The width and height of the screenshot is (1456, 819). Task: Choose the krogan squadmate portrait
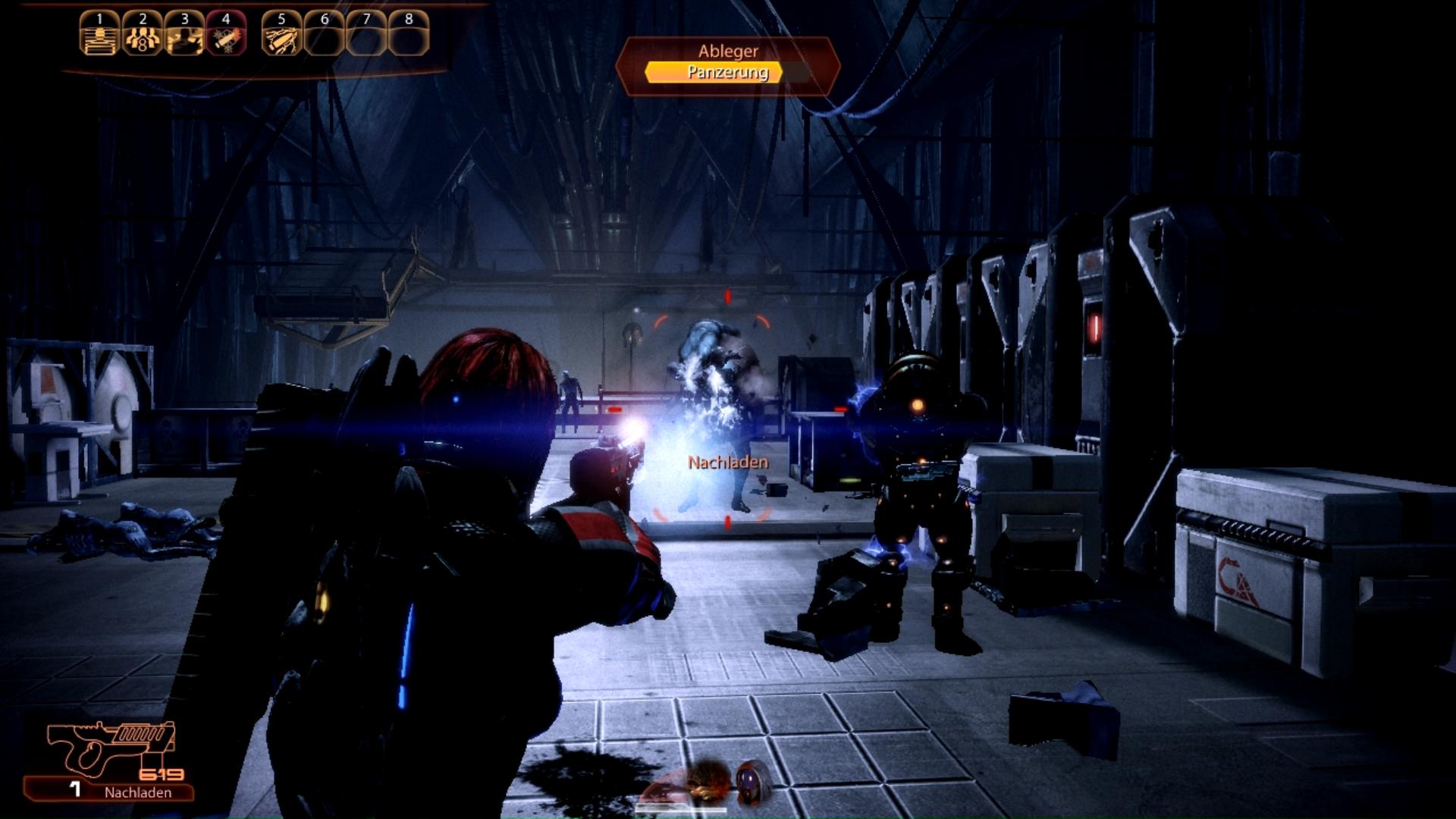(x=707, y=782)
